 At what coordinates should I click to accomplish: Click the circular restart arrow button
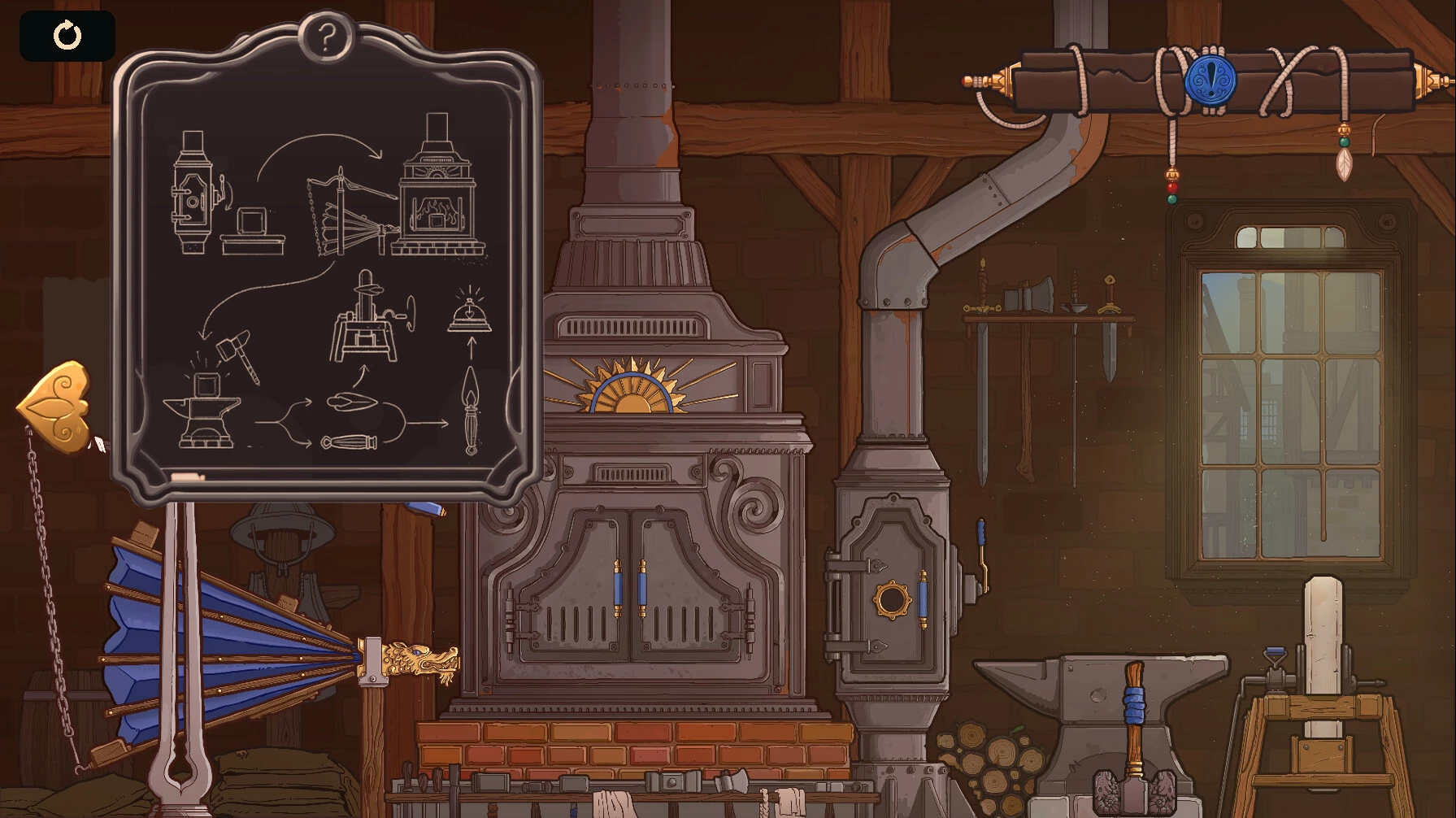click(x=67, y=36)
